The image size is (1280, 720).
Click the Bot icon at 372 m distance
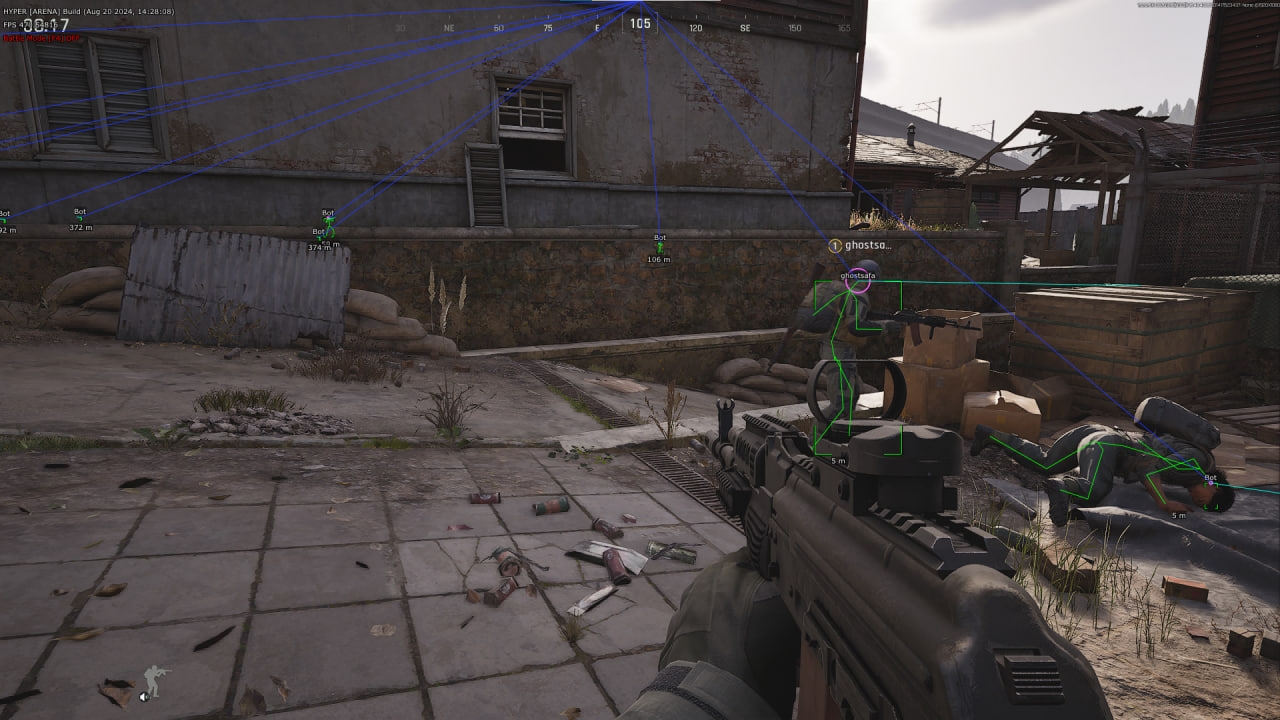click(80, 218)
